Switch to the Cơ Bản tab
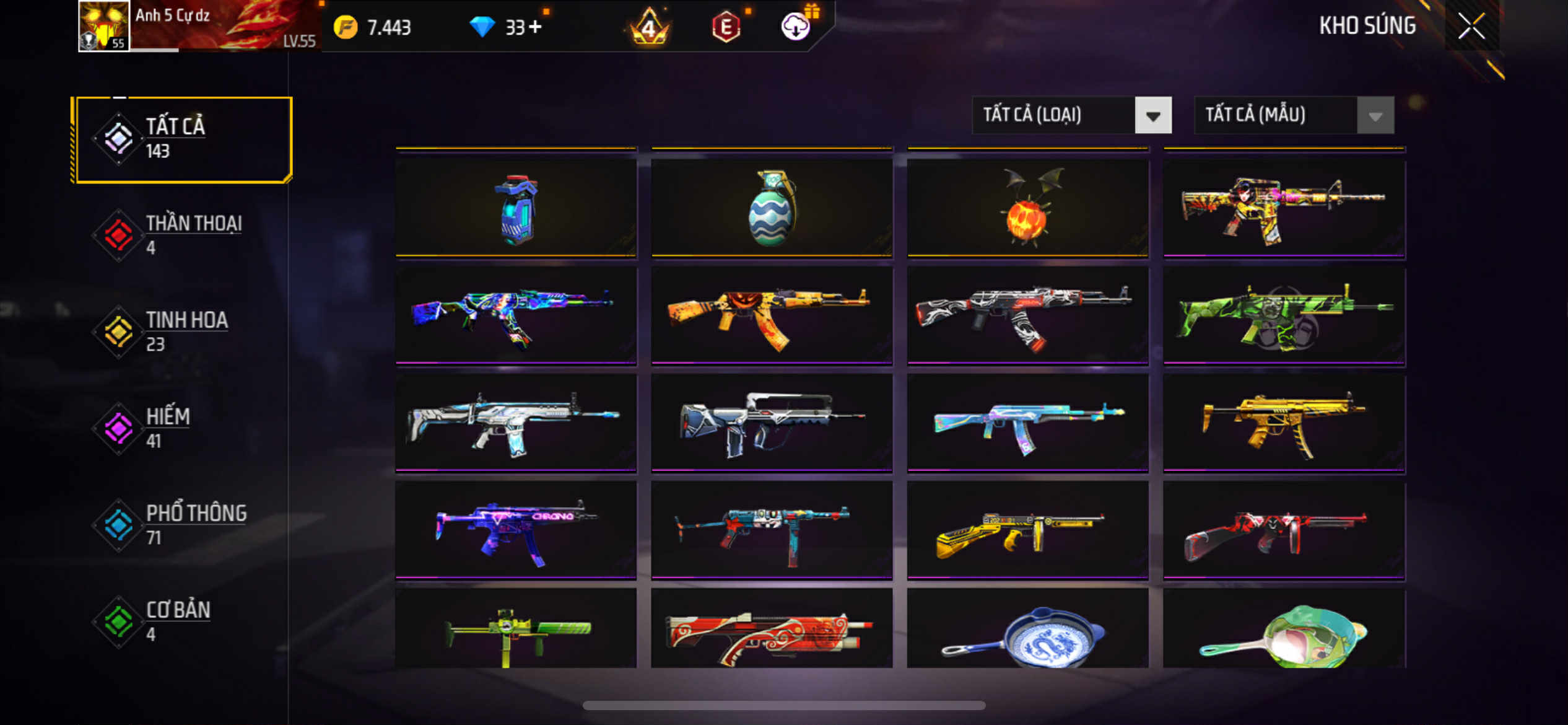 tap(182, 622)
